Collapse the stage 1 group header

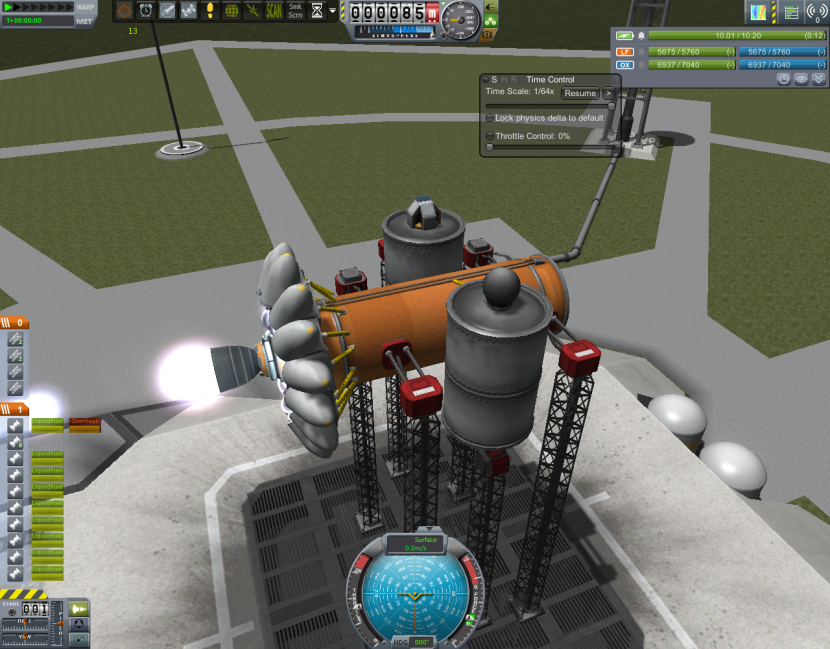point(15,409)
